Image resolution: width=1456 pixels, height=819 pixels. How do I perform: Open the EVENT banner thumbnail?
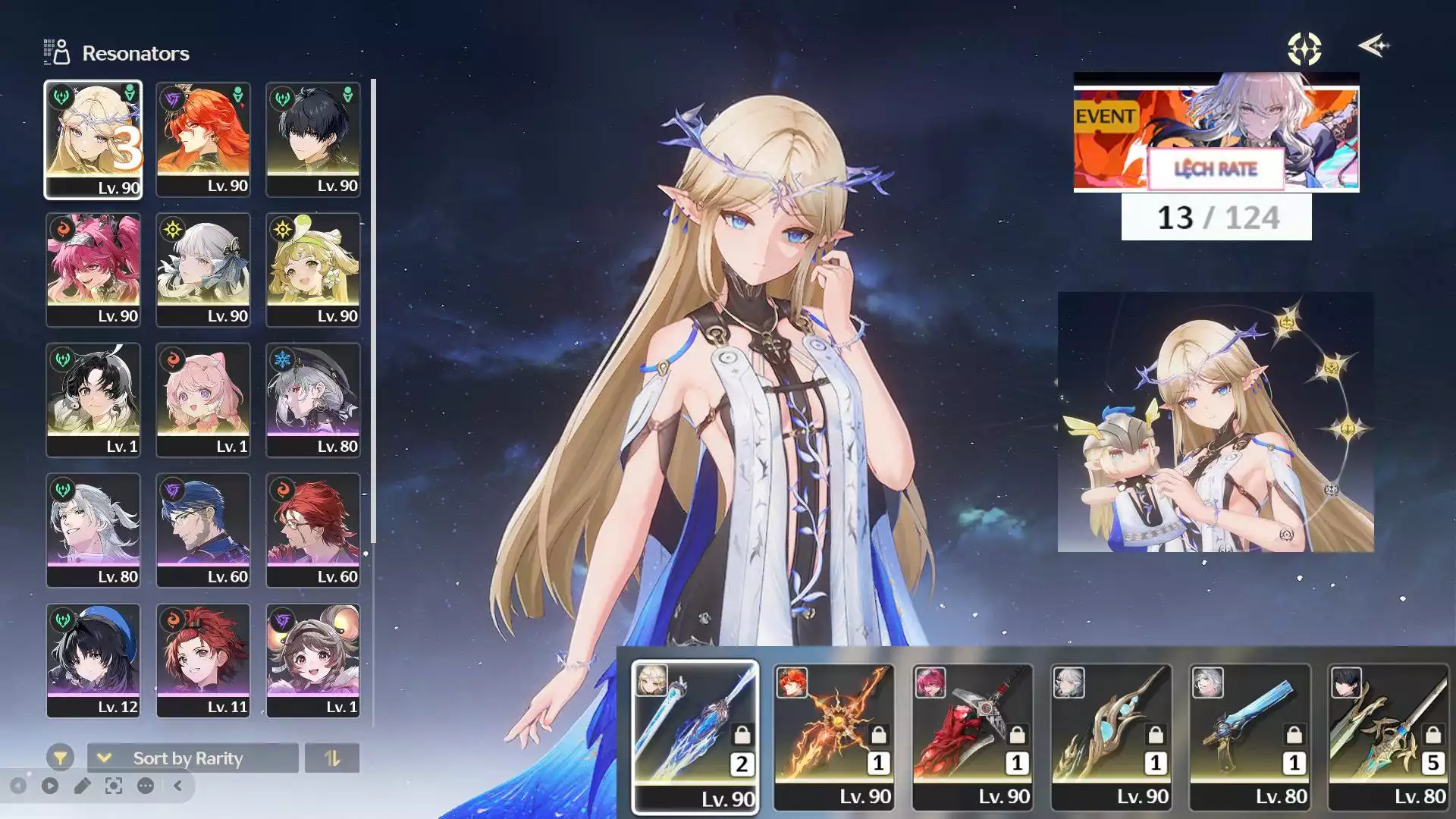tap(1216, 133)
